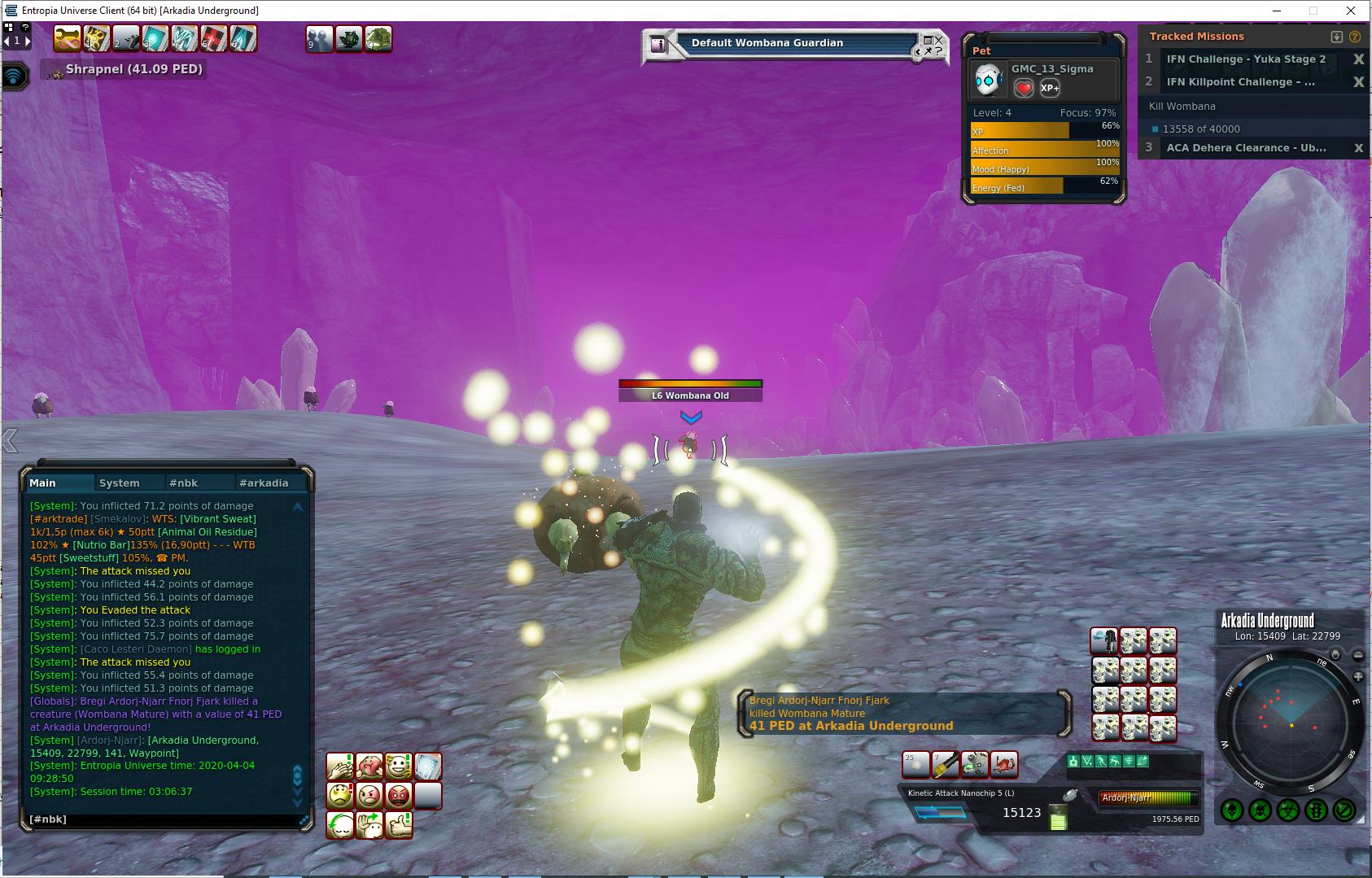Zoom in the radar with plus button
Image resolution: width=1372 pixels, height=878 pixels.
pos(1358,677)
